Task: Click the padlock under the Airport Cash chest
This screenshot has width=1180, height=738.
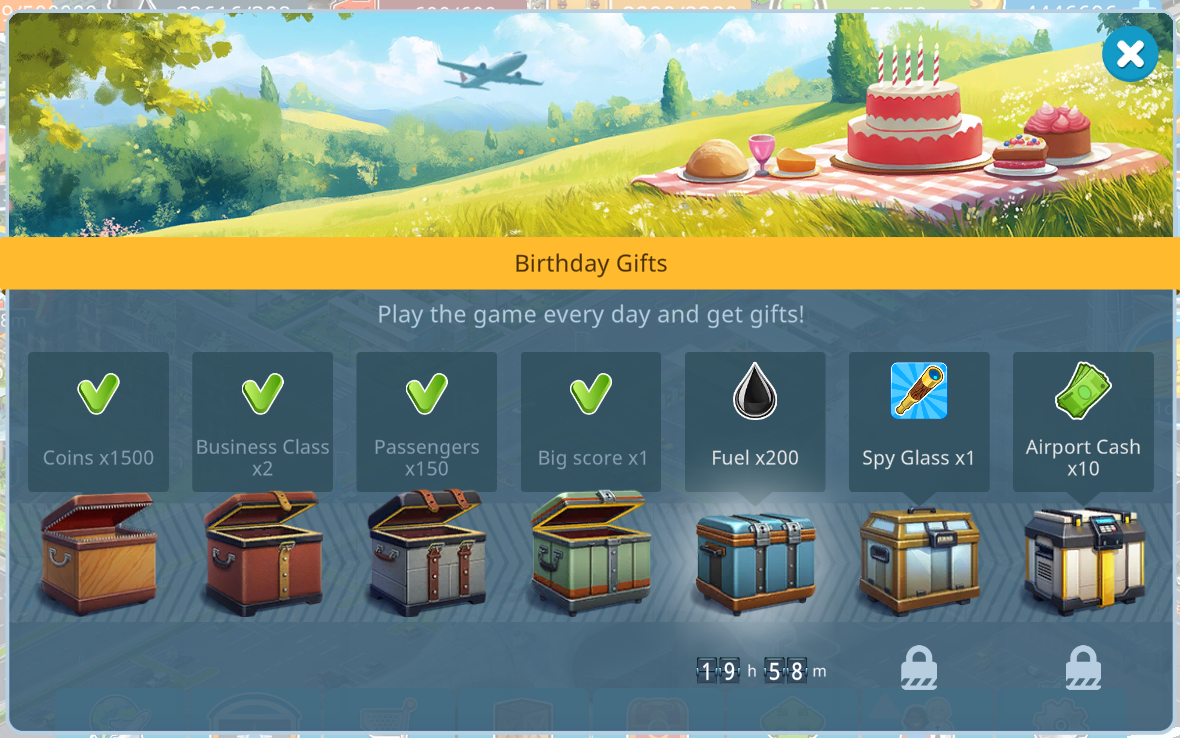Action: pyautogui.click(x=1083, y=668)
